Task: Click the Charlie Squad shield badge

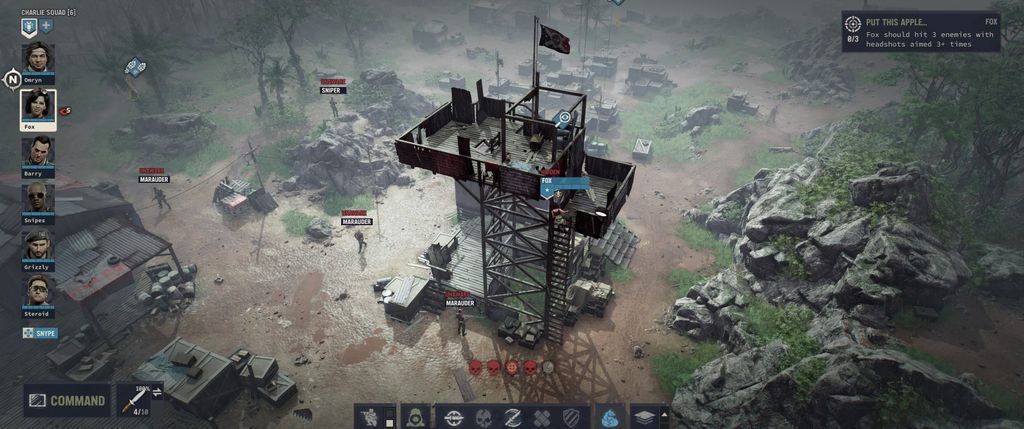Action: [28, 27]
